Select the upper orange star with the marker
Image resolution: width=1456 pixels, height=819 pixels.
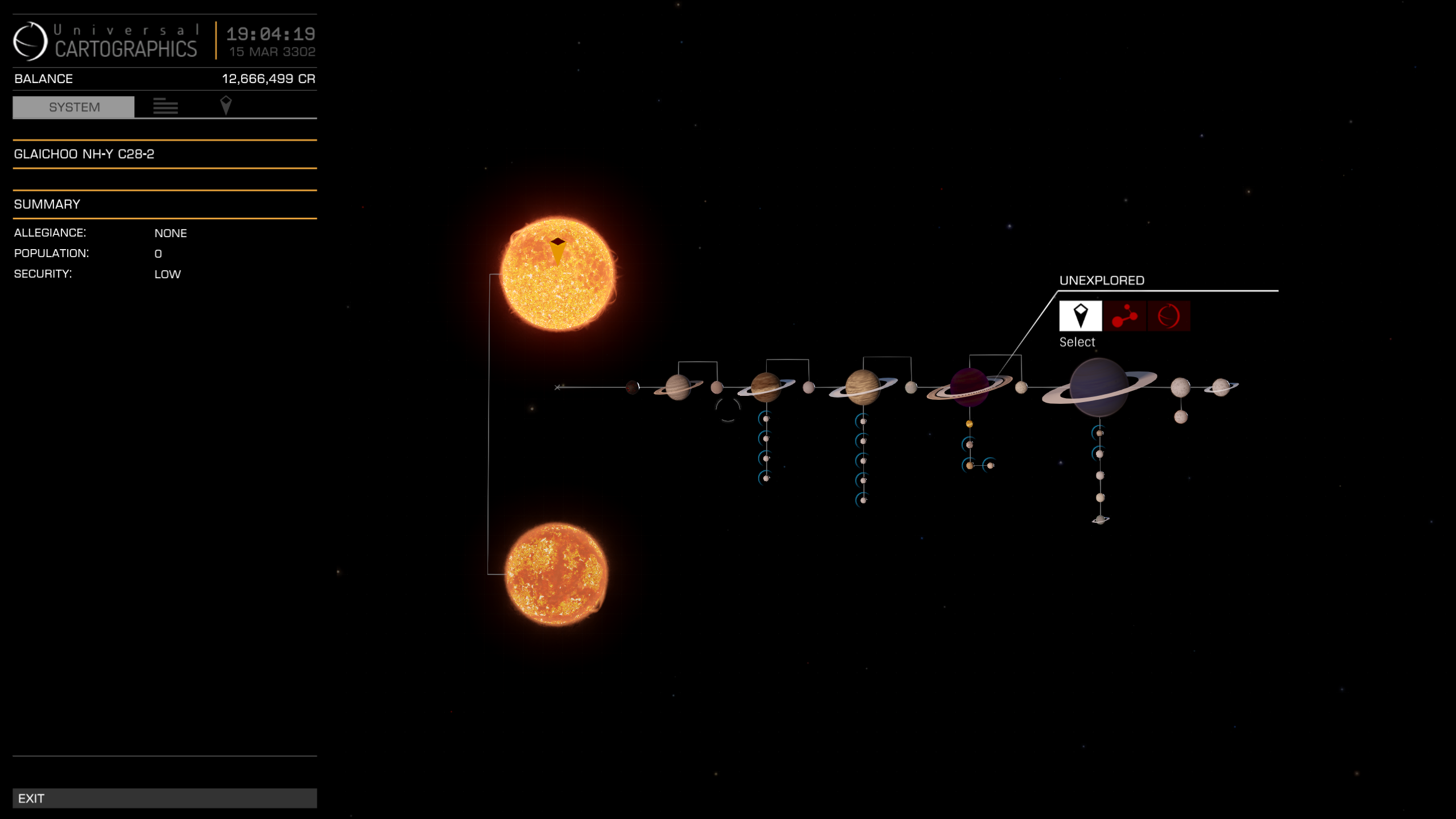(558, 274)
